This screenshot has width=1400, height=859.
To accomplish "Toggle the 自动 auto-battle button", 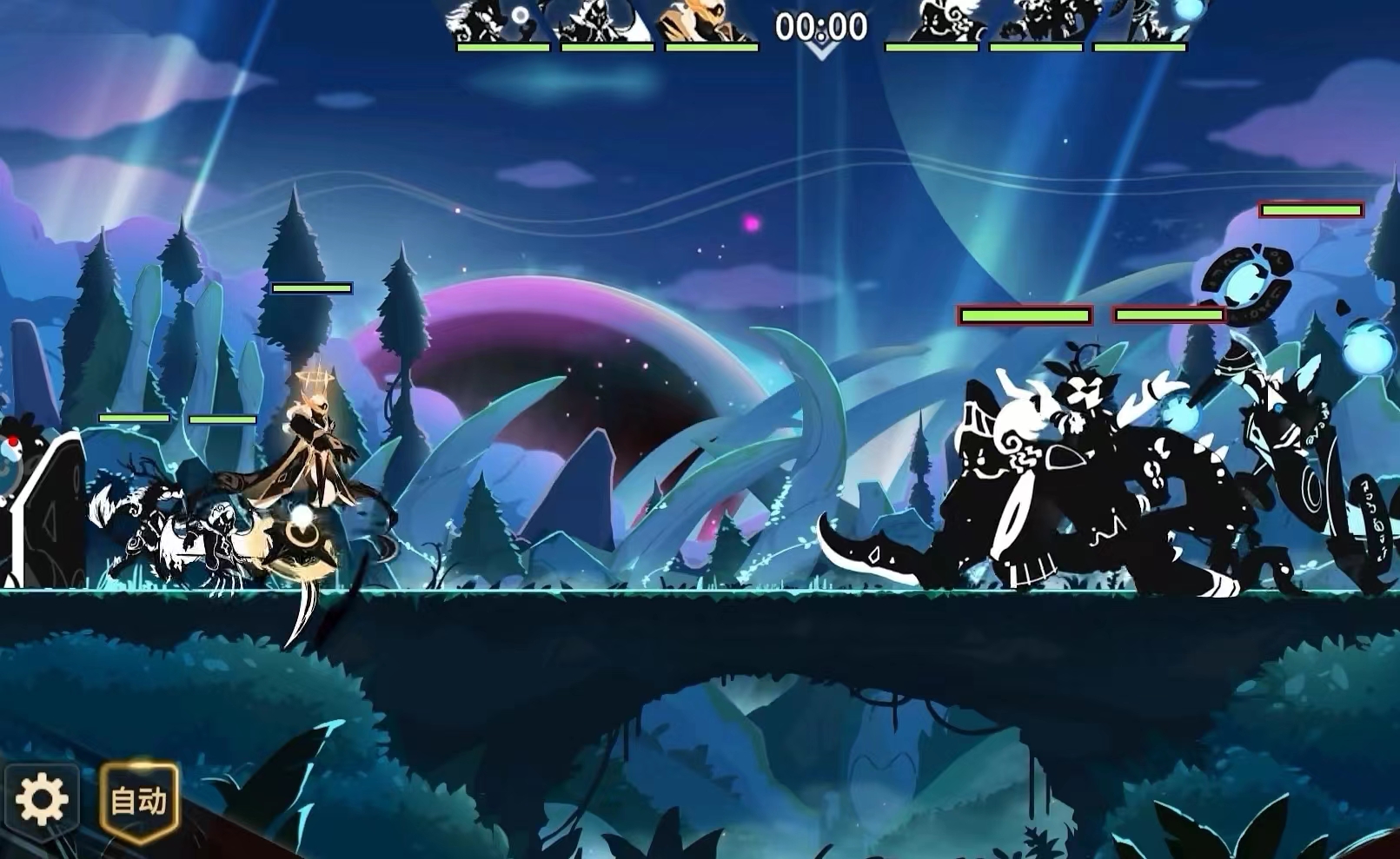I will pyautogui.click(x=139, y=800).
